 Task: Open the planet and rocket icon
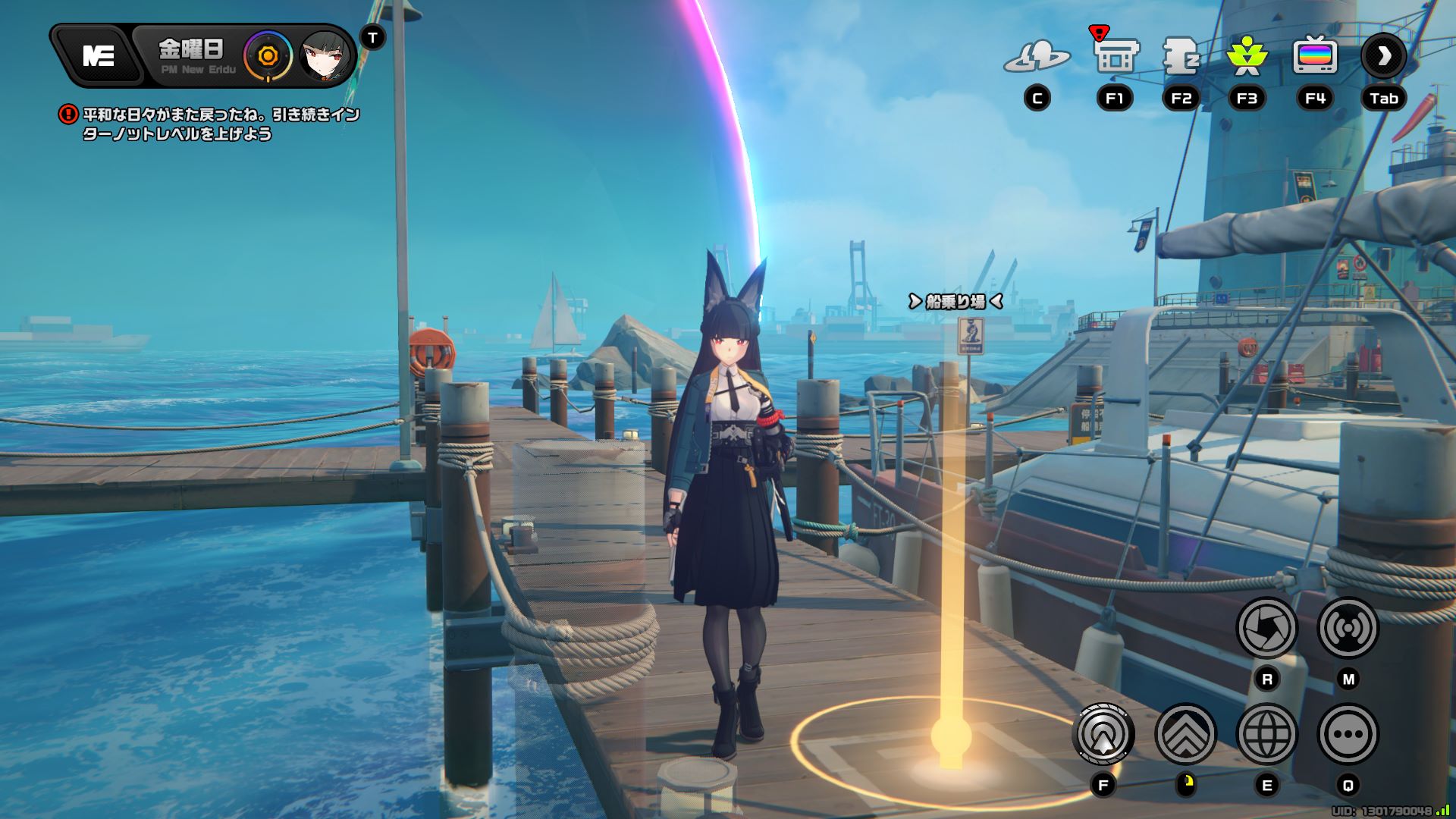point(1037,56)
